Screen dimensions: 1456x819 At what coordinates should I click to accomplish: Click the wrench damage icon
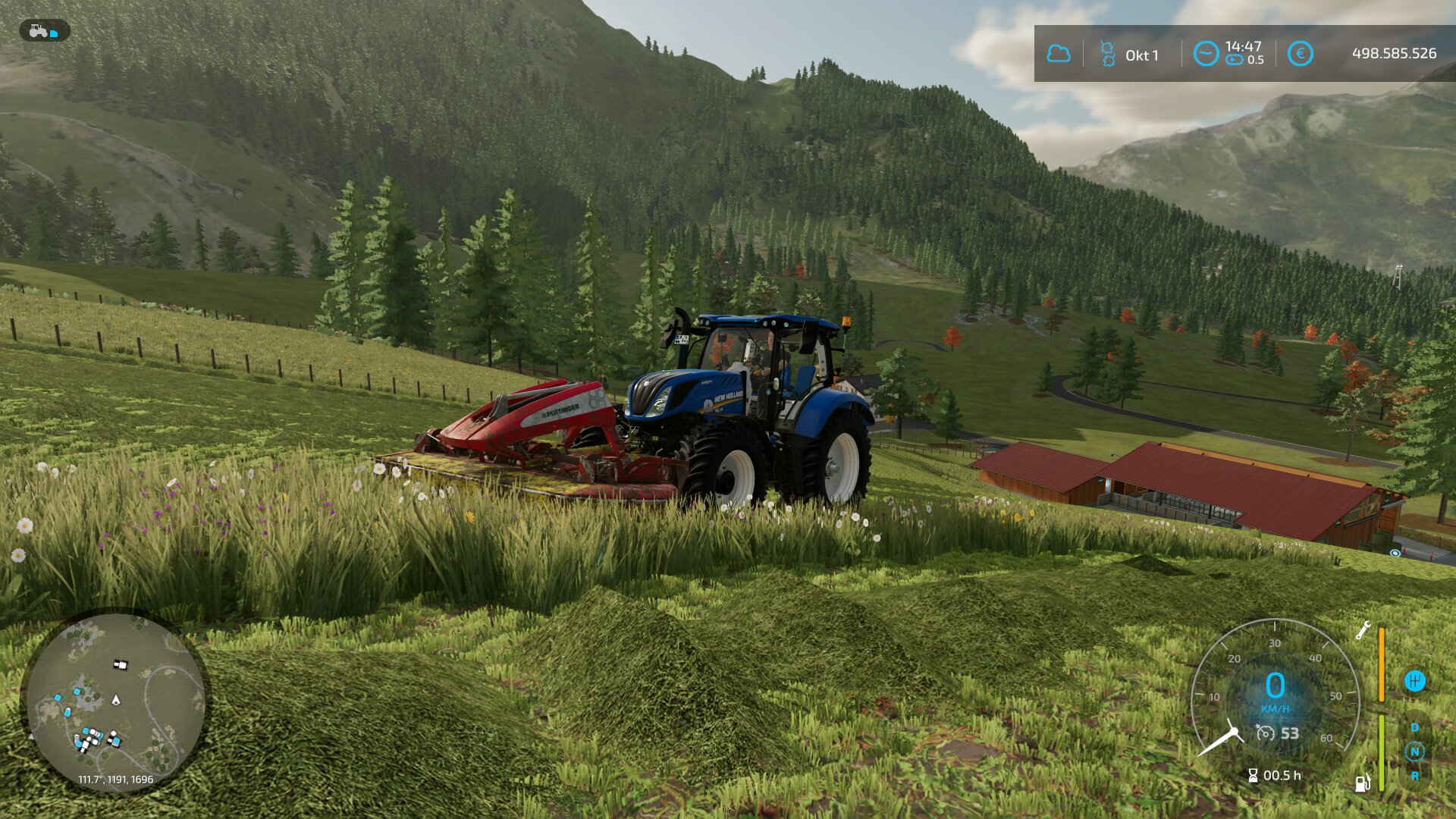(1363, 630)
